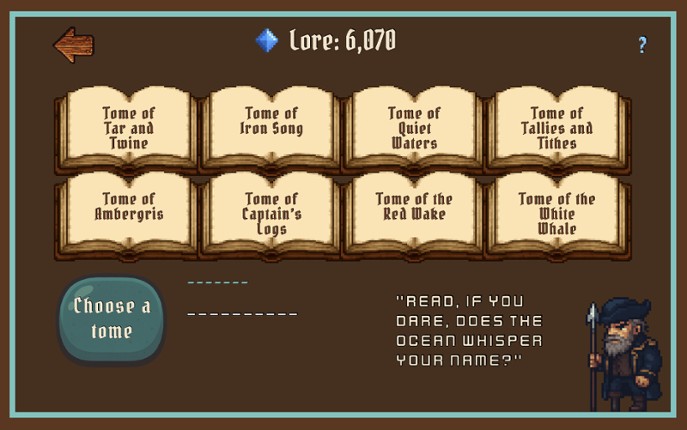
Task: Open the question mark help
Action: pos(642,45)
